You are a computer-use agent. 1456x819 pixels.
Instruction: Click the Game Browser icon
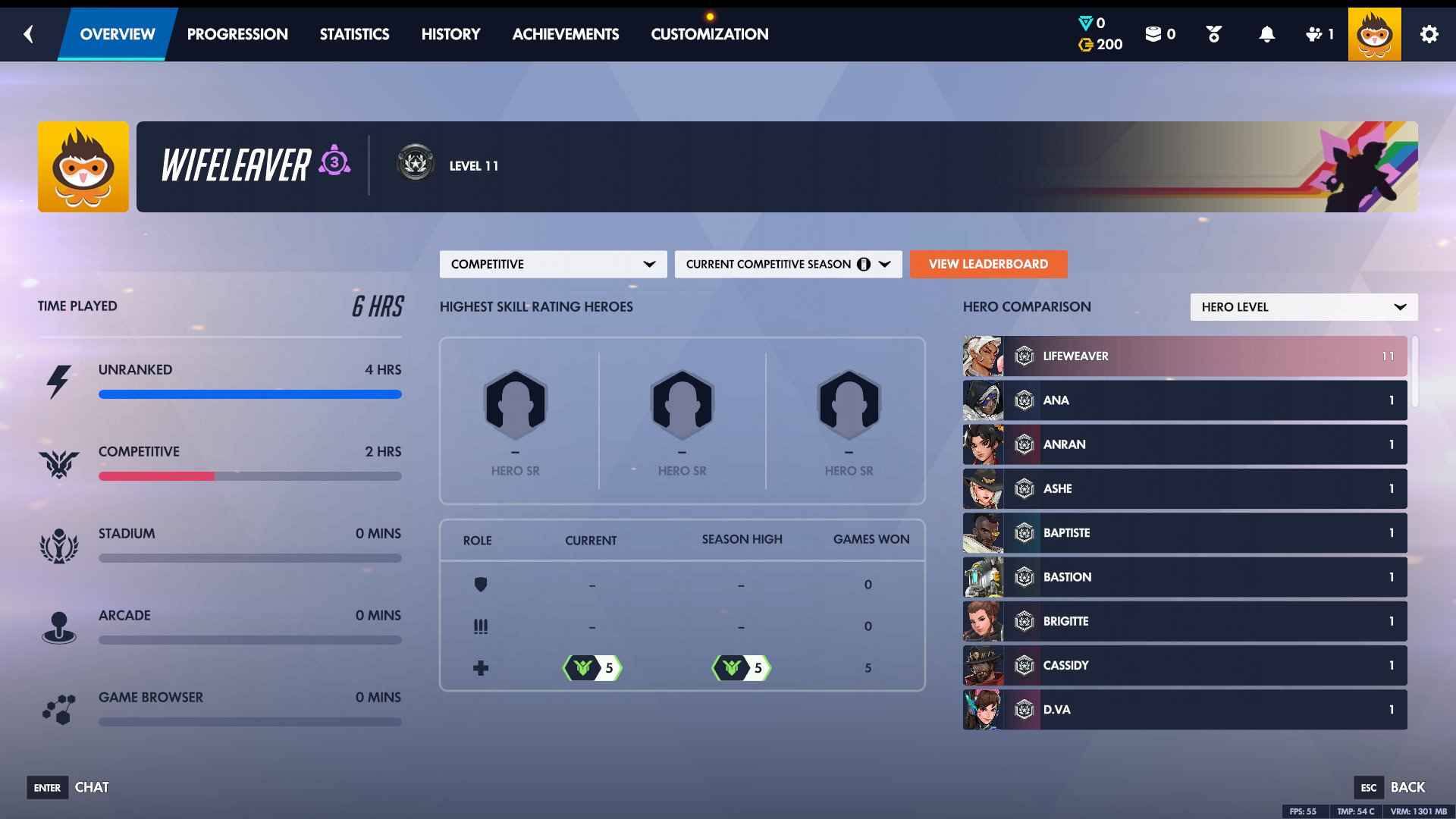coord(60,708)
